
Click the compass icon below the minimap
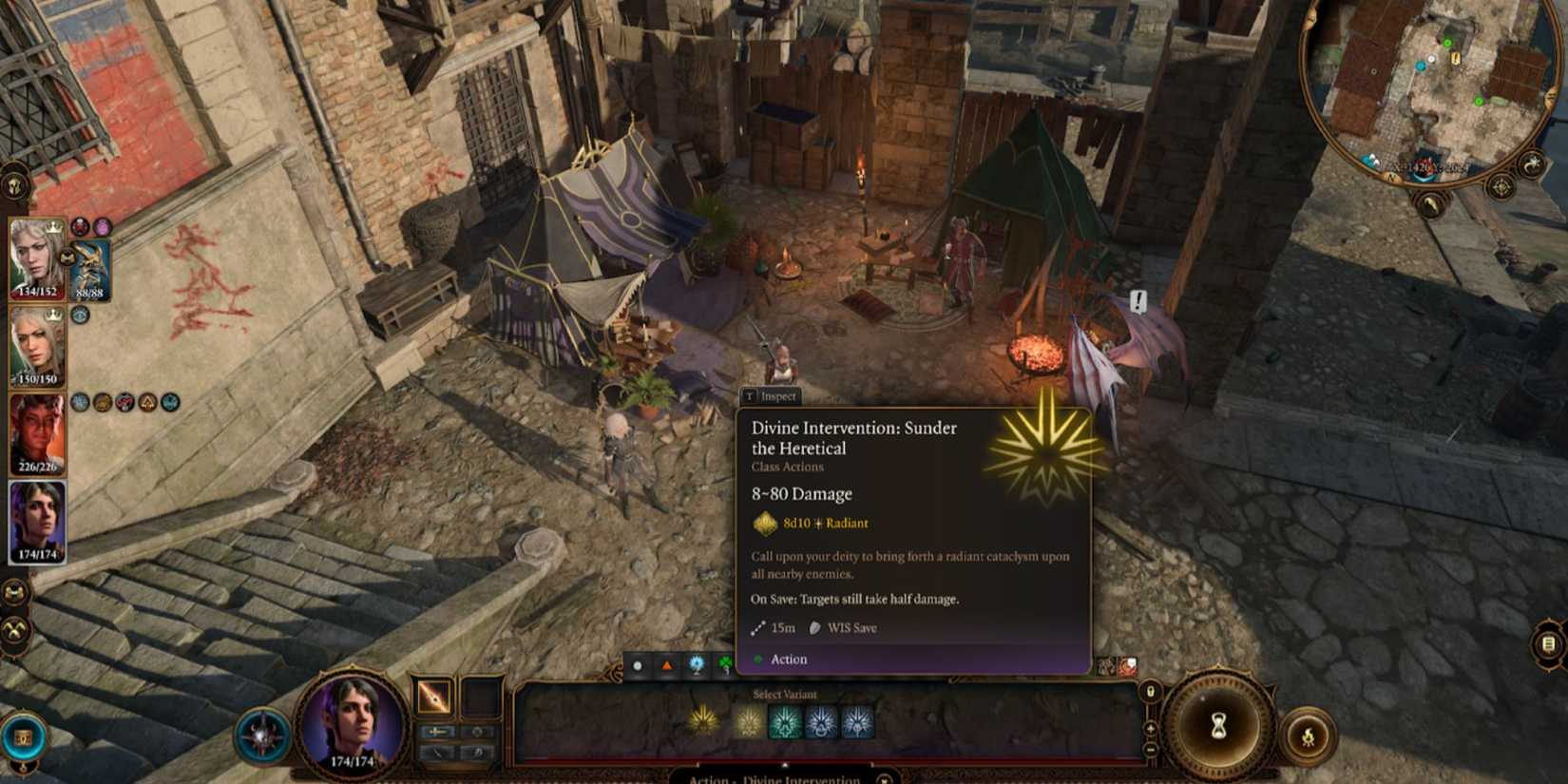[x=1501, y=185]
